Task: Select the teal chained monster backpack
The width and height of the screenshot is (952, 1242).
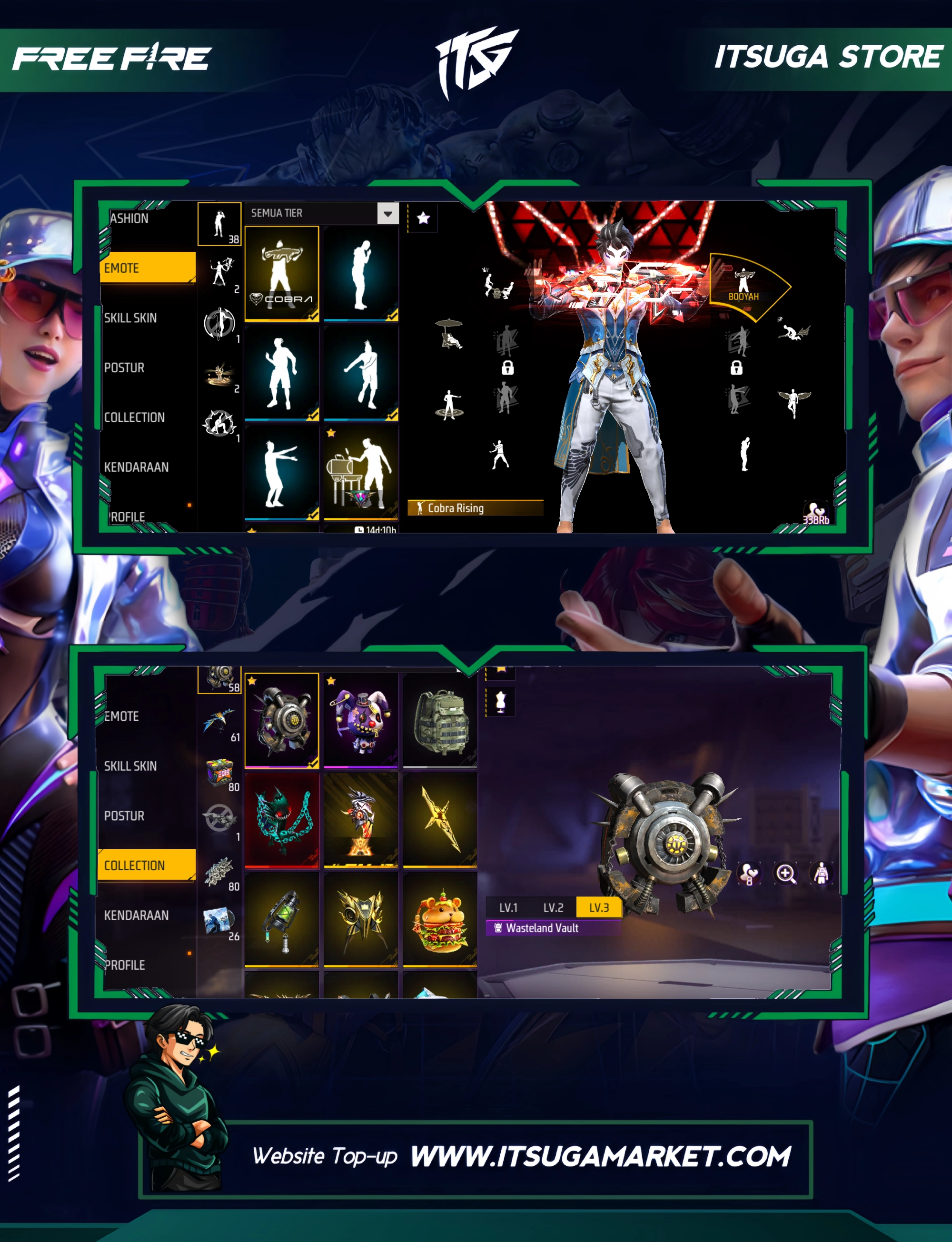Action: [x=282, y=819]
